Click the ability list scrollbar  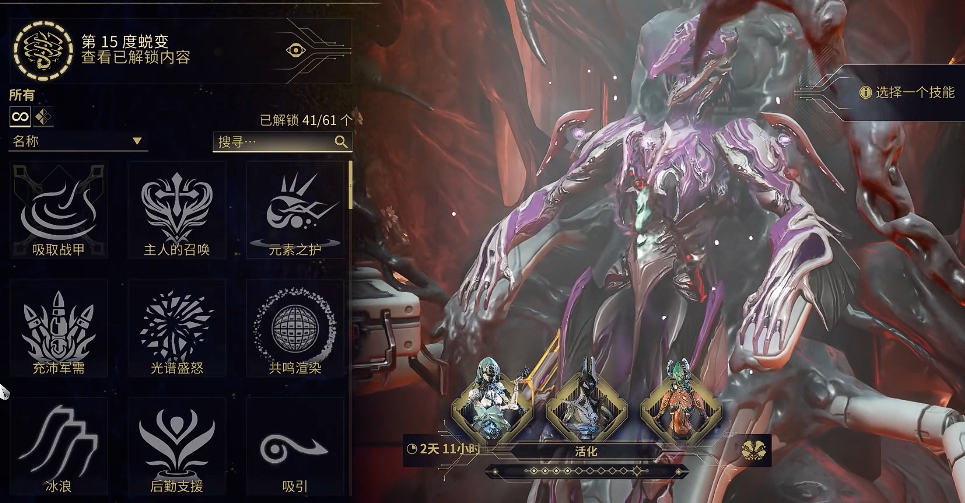[350, 185]
